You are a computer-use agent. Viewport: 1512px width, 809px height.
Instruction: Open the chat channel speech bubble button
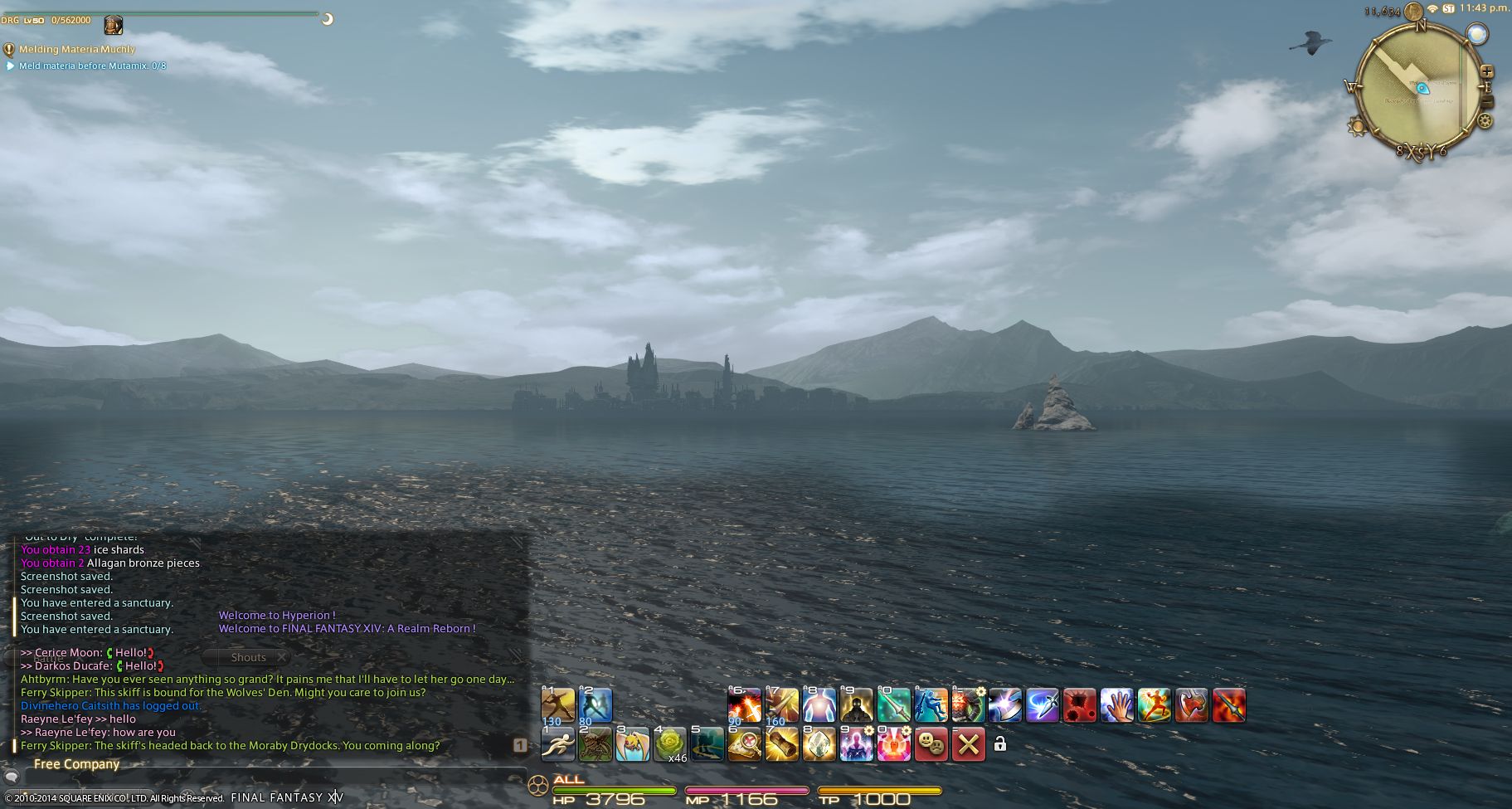pyautogui.click(x=12, y=777)
